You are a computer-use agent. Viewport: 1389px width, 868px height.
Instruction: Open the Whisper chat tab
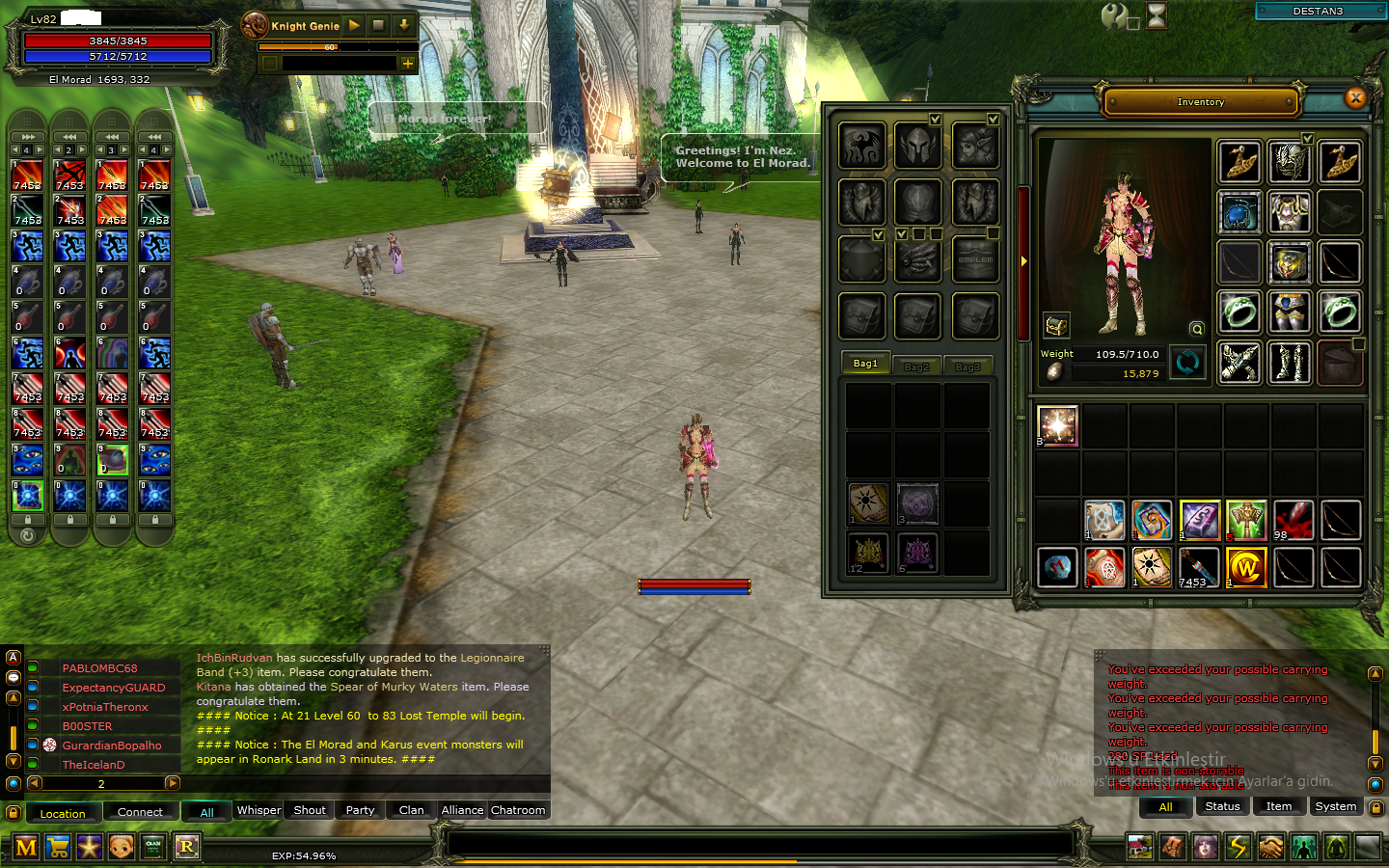[x=259, y=810]
